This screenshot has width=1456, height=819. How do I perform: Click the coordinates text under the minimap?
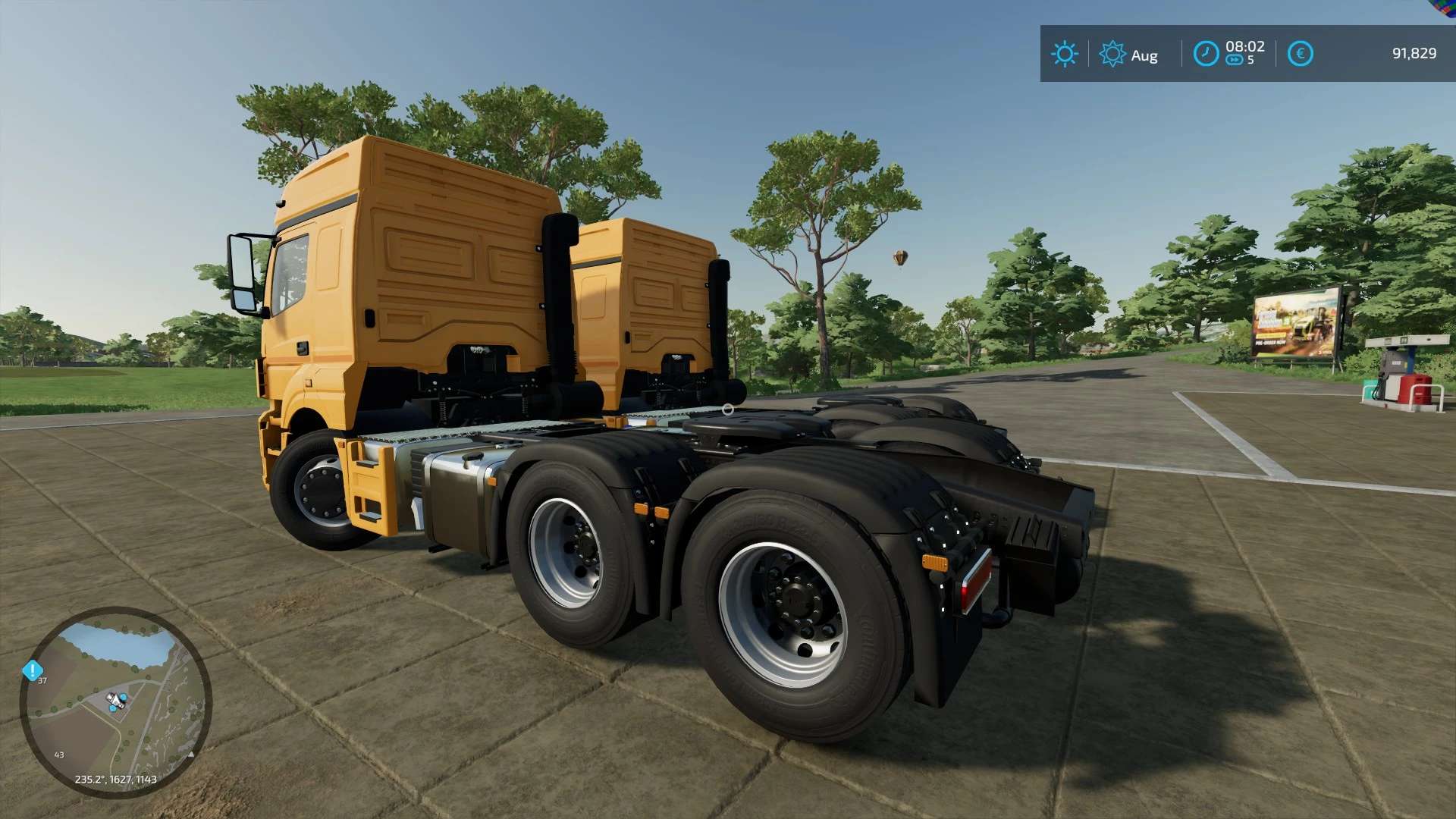pos(116,780)
